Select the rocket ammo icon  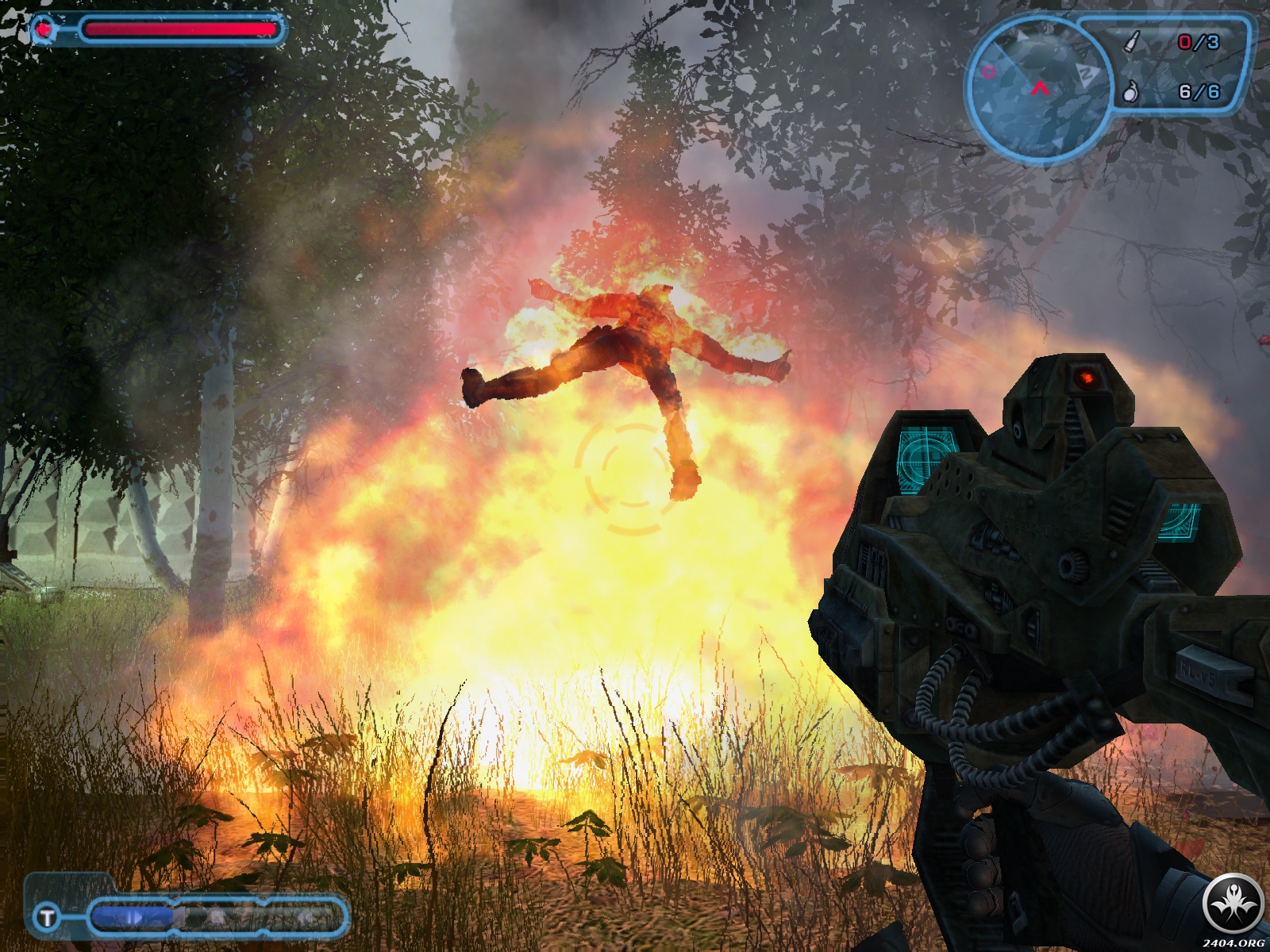click(1133, 41)
